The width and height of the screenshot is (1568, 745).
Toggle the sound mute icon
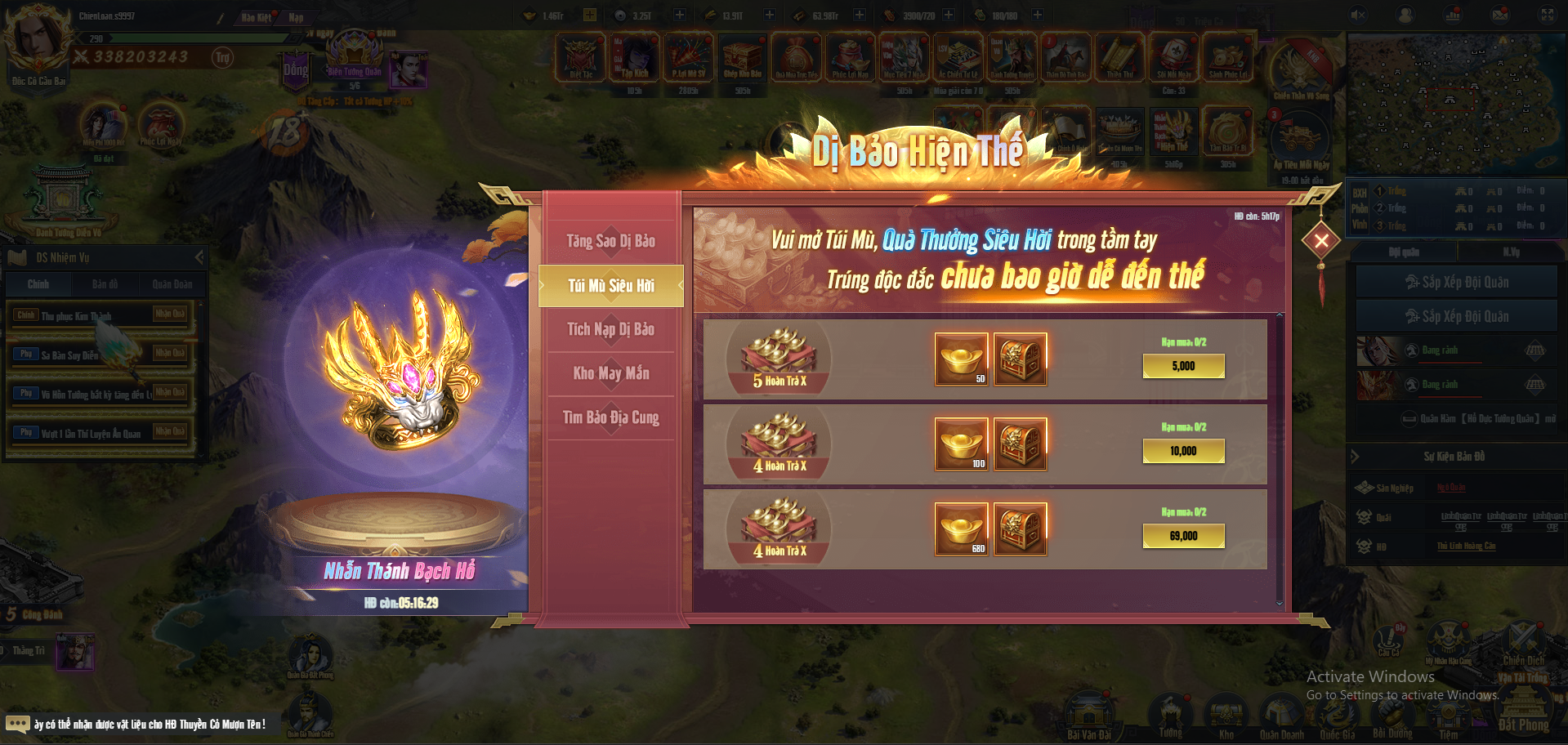click(x=1358, y=15)
